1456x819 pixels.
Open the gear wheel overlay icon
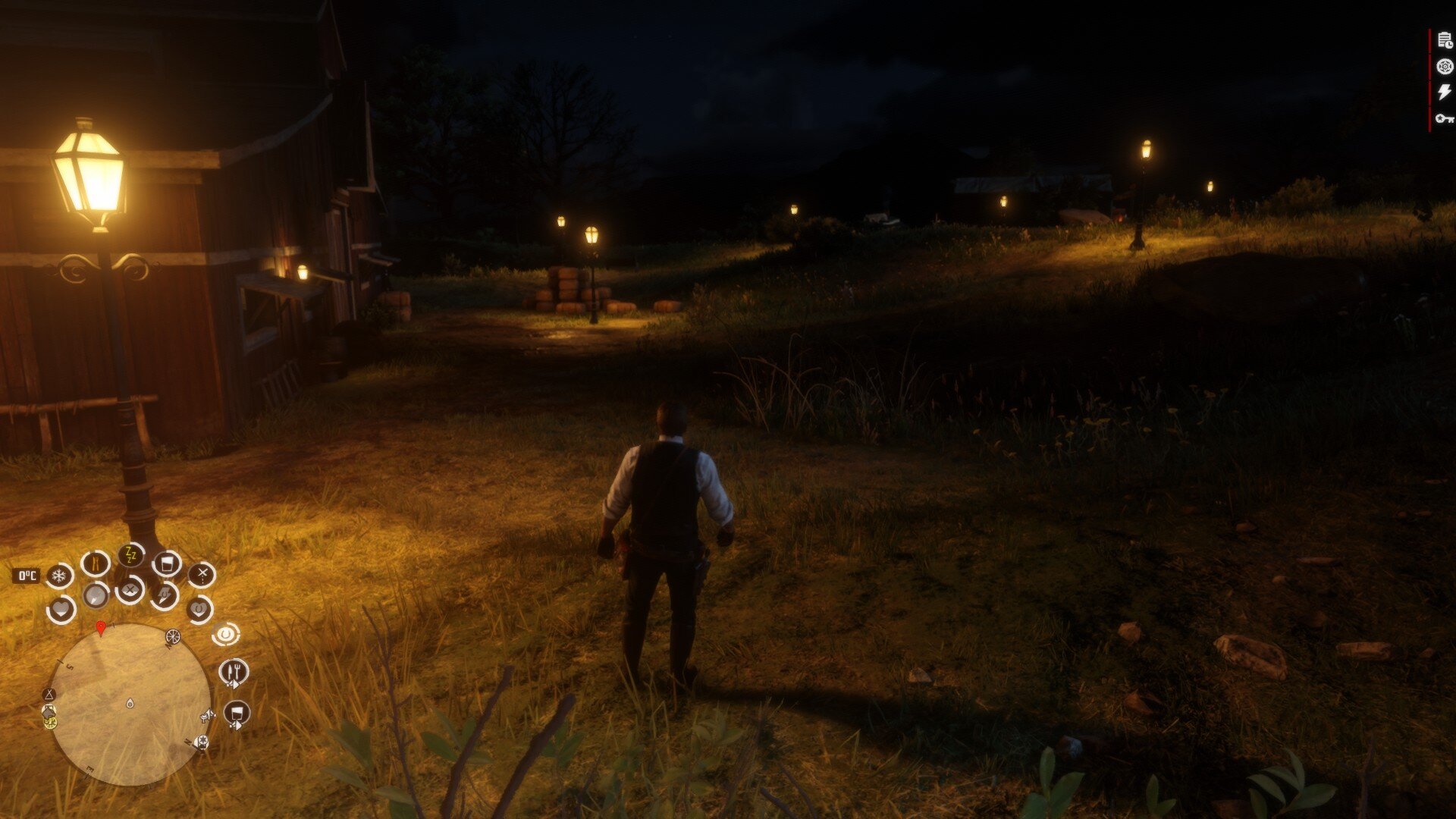click(1445, 67)
